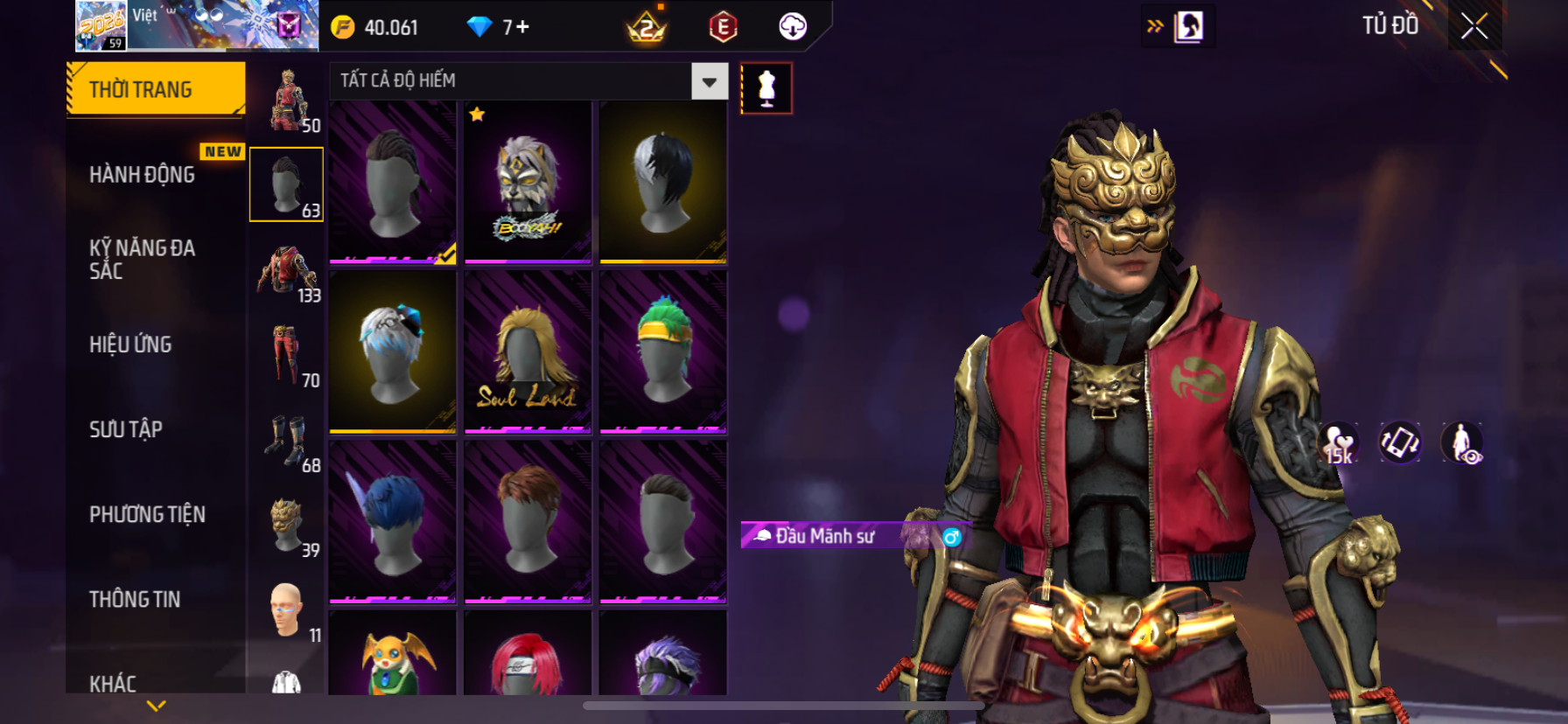The image size is (1568, 724).
Task: Open the jacket tops category with 133 items
Action: coord(287,271)
